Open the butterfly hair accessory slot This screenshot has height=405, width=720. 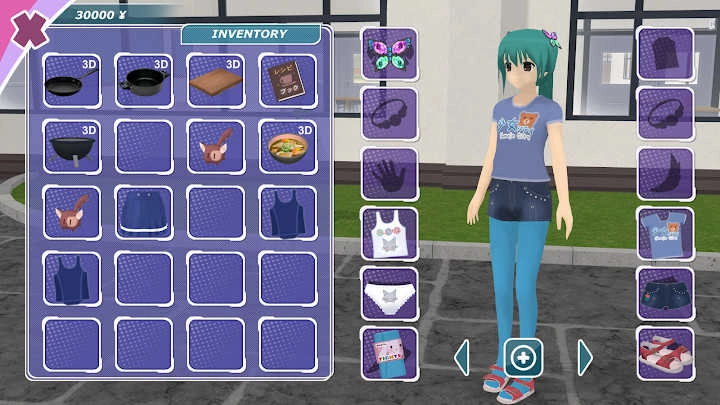click(390, 54)
